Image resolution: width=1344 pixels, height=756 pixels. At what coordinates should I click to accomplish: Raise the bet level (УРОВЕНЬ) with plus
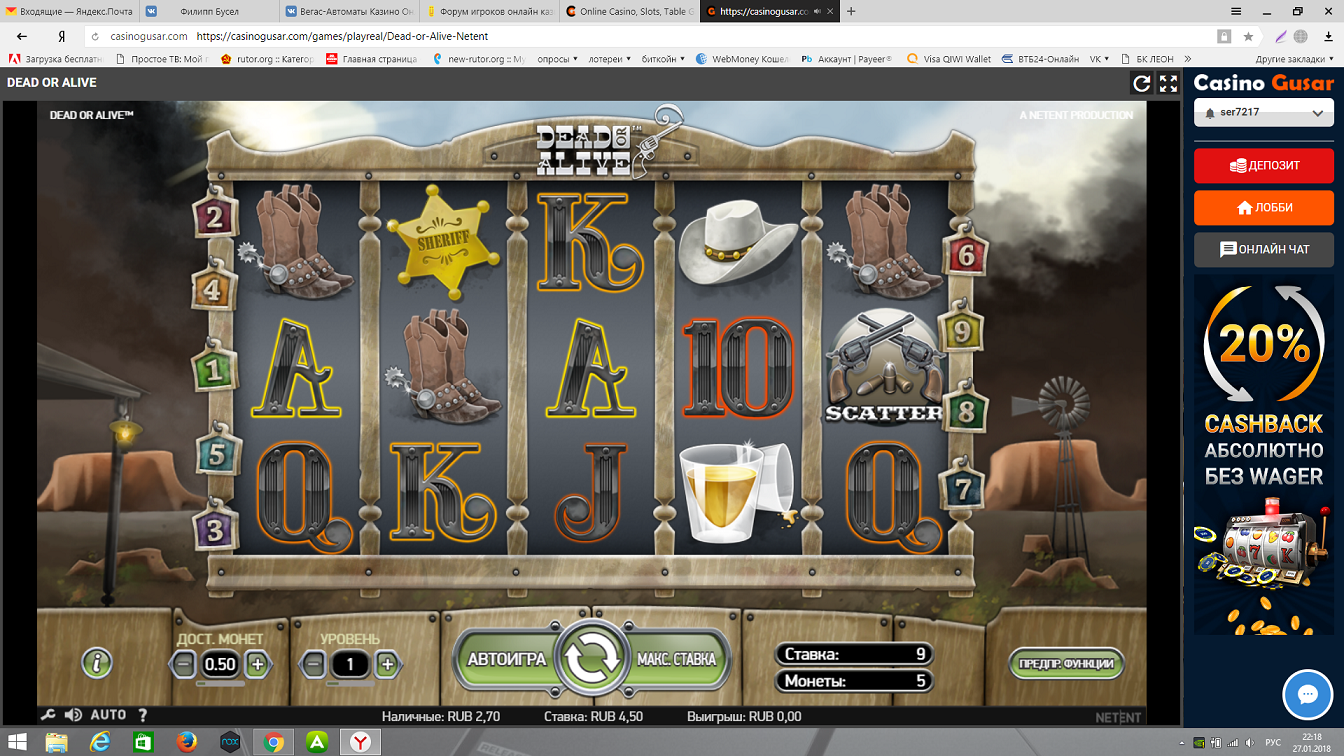(387, 663)
